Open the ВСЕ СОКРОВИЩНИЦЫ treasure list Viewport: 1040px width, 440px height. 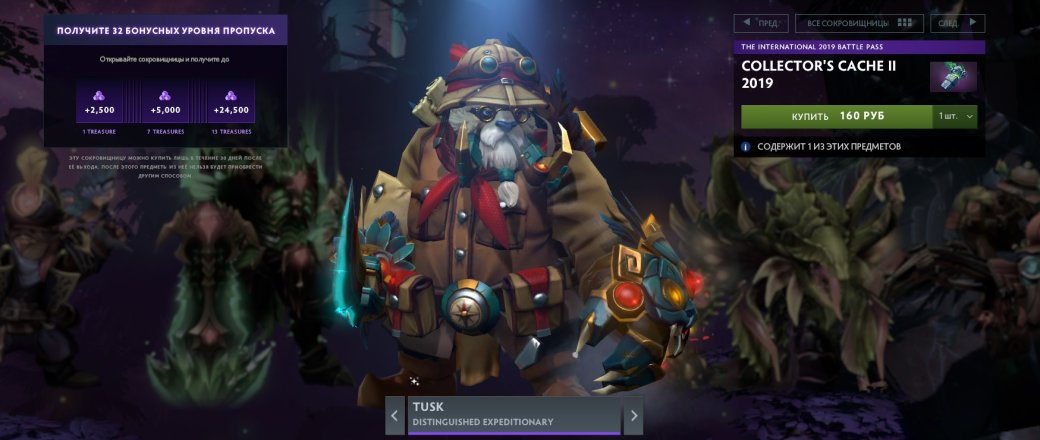click(859, 23)
